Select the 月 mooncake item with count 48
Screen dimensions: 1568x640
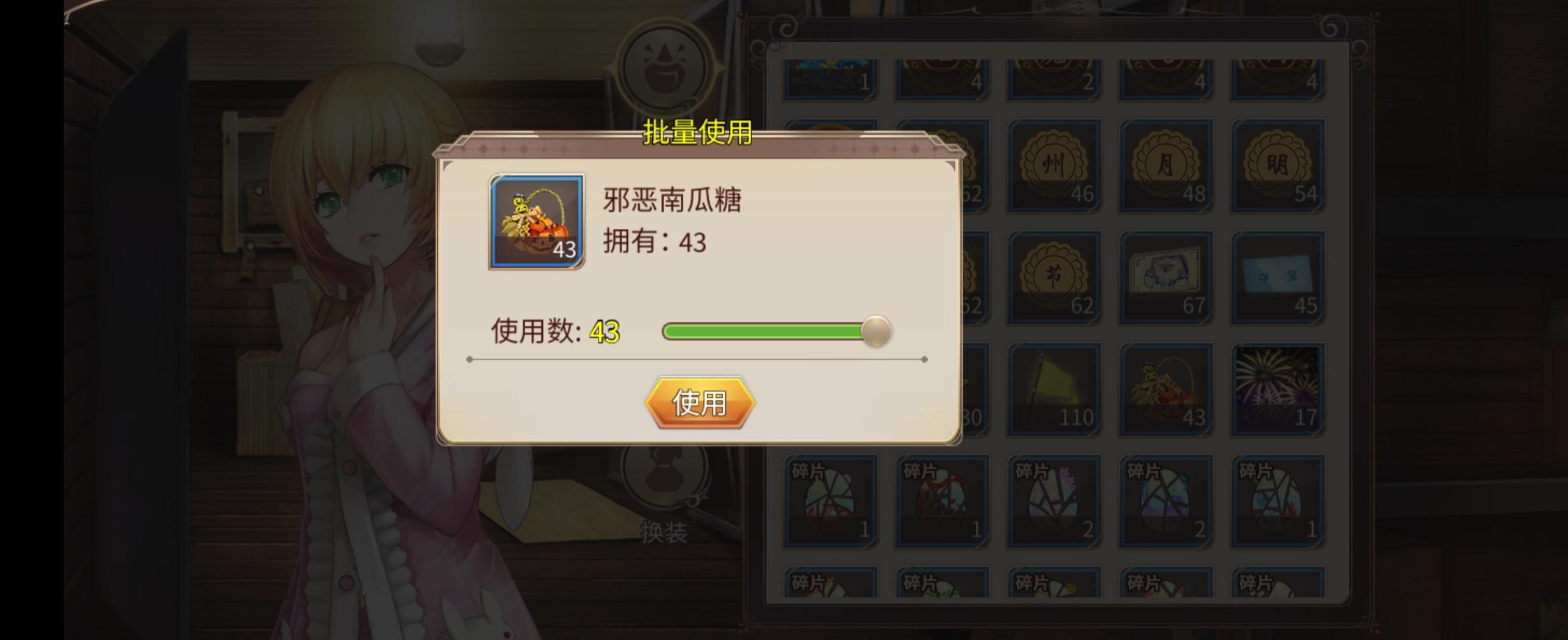[x=1166, y=163]
